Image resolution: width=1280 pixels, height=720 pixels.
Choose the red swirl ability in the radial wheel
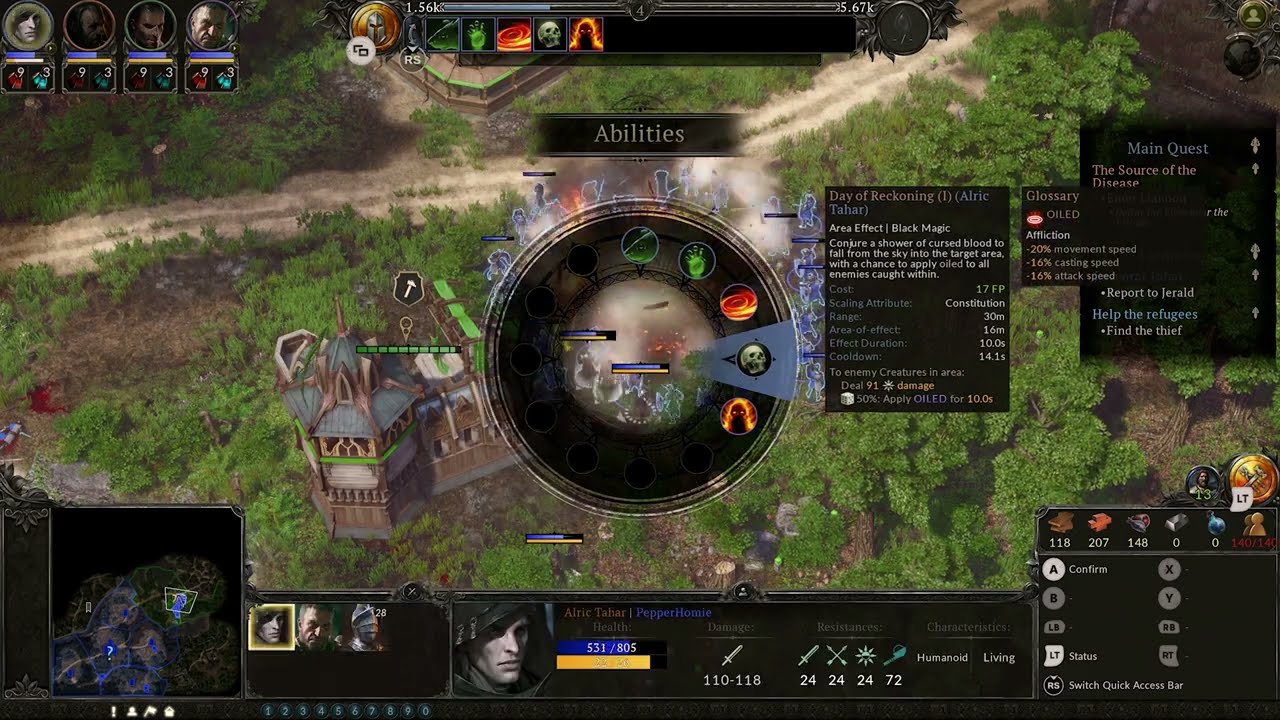pyautogui.click(x=739, y=303)
